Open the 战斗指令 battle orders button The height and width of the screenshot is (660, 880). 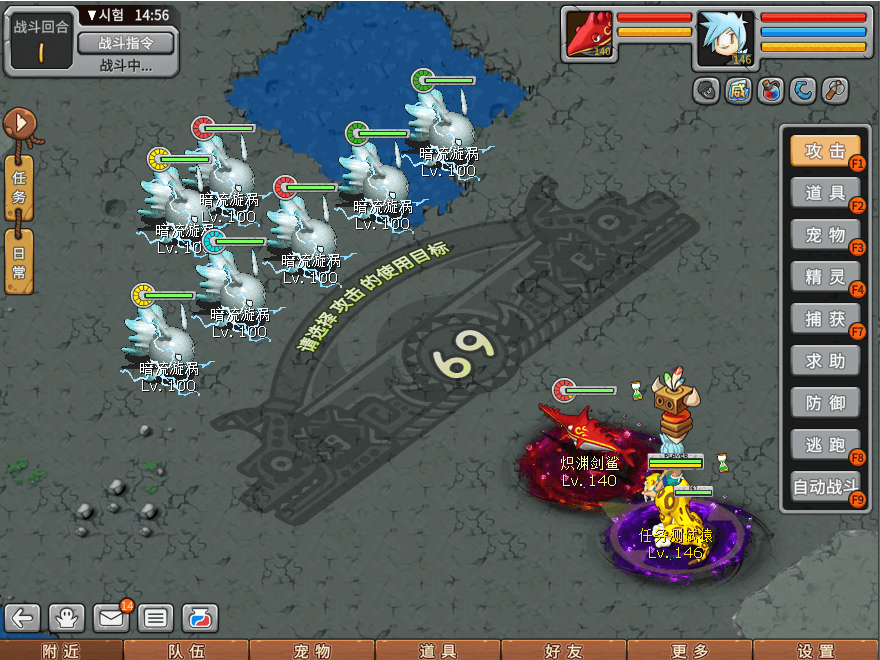(125, 42)
